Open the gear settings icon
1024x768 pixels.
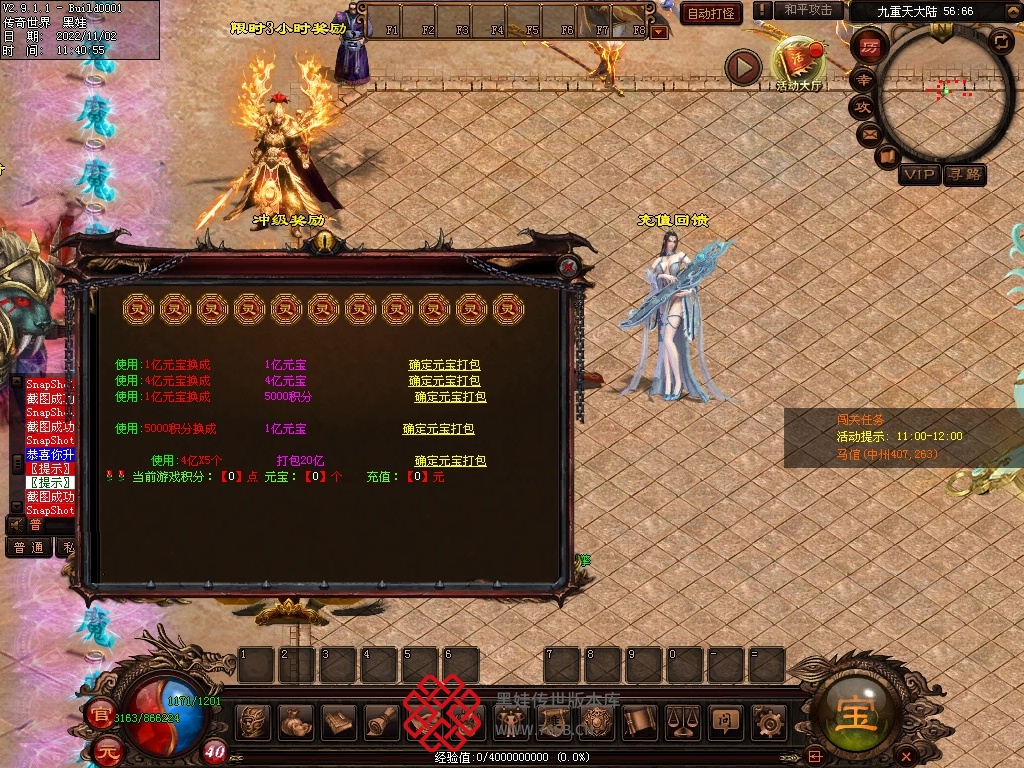[x=768, y=720]
